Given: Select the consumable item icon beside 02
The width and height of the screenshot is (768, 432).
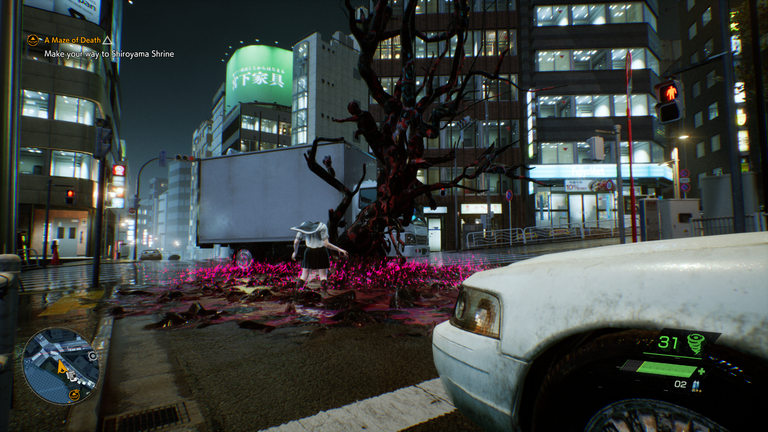Looking at the screenshot, I should [x=697, y=384].
